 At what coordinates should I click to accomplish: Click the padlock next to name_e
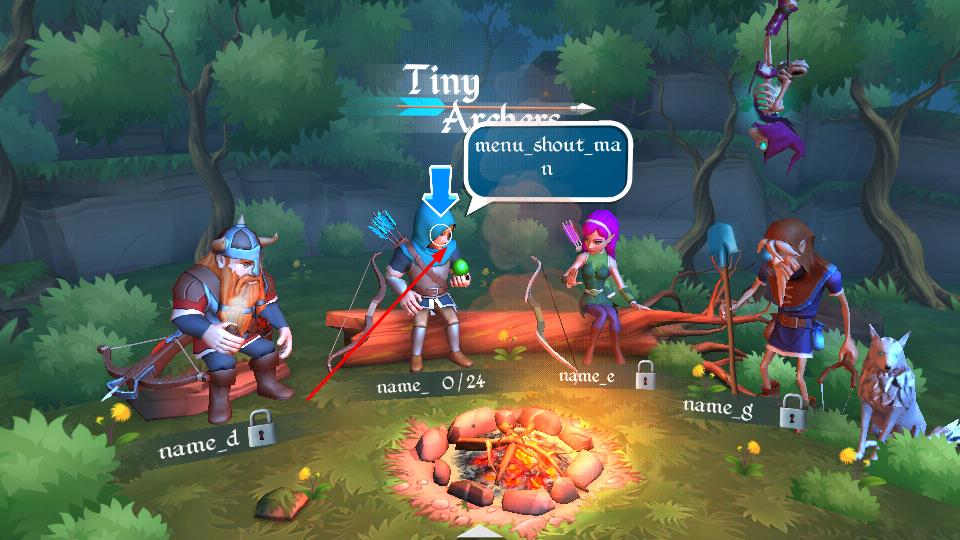point(645,375)
